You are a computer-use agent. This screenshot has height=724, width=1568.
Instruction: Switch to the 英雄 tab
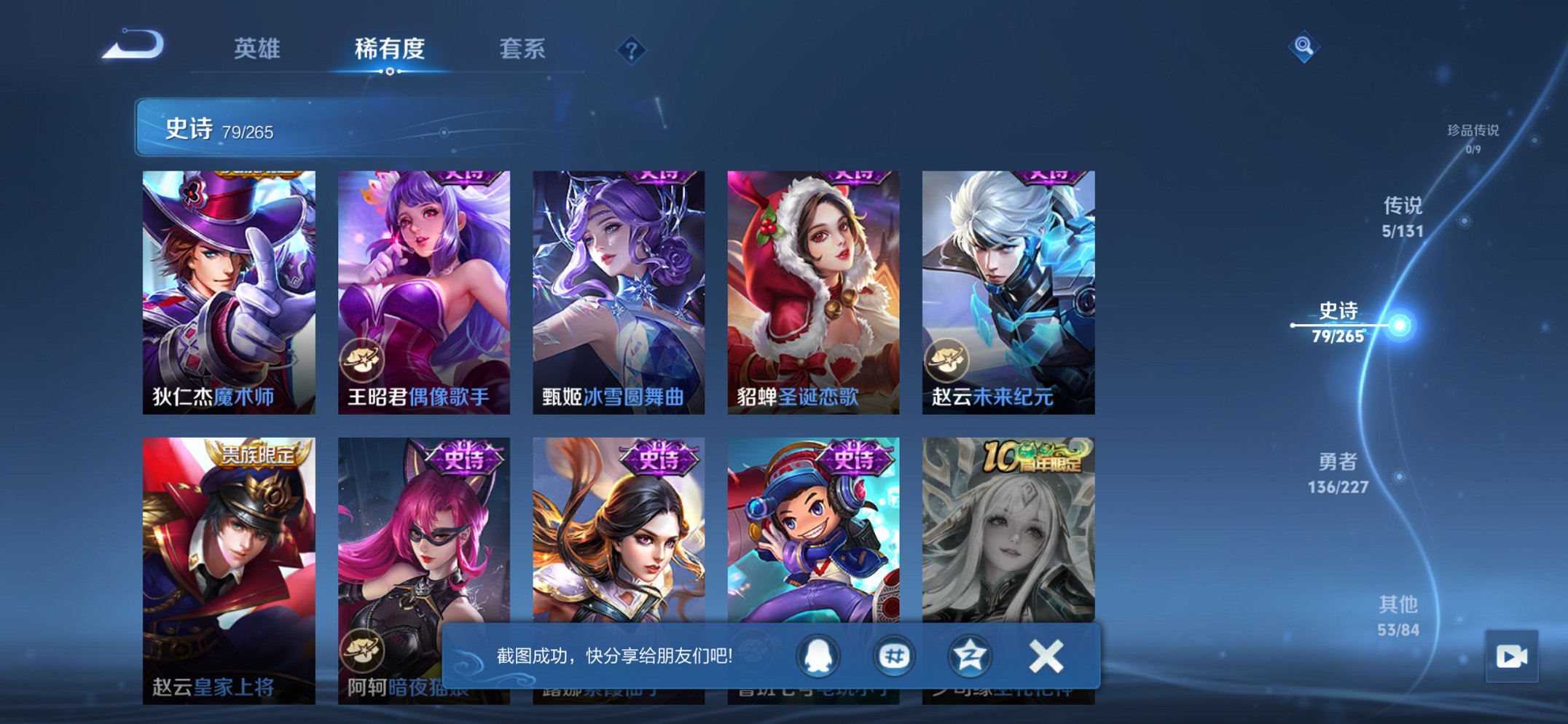point(258,50)
